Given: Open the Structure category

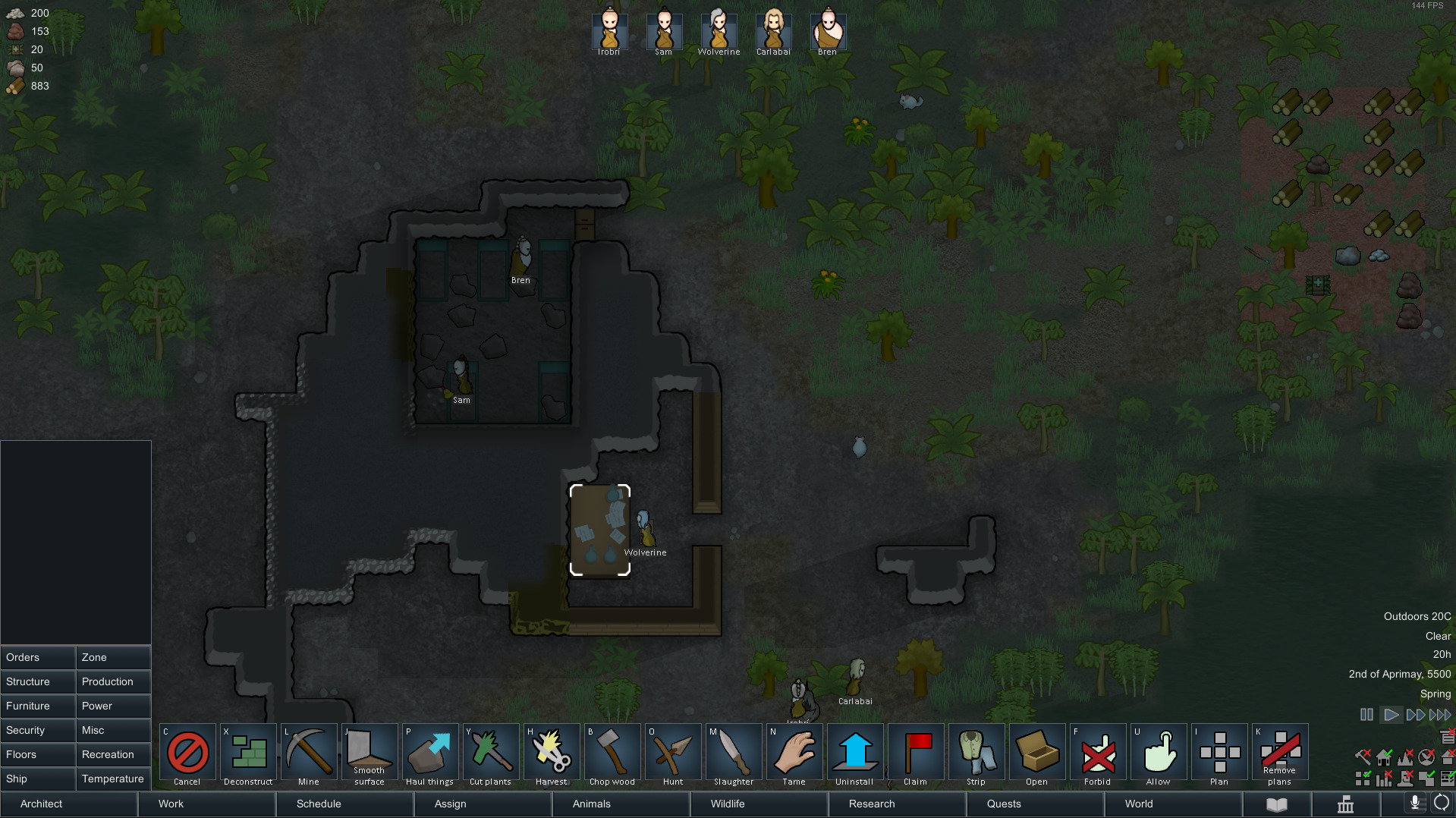Looking at the screenshot, I should pos(38,681).
